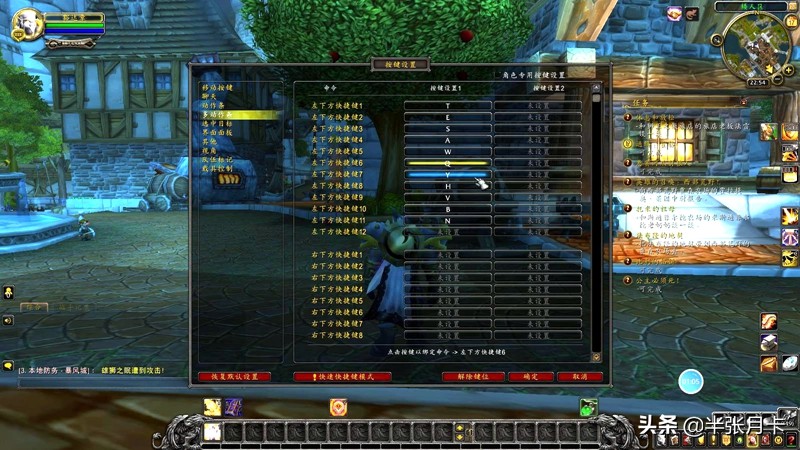Select the 载具控制 category
The height and width of the screenshot is (450, 800).
pyautogui.click(x=217, y=169)
